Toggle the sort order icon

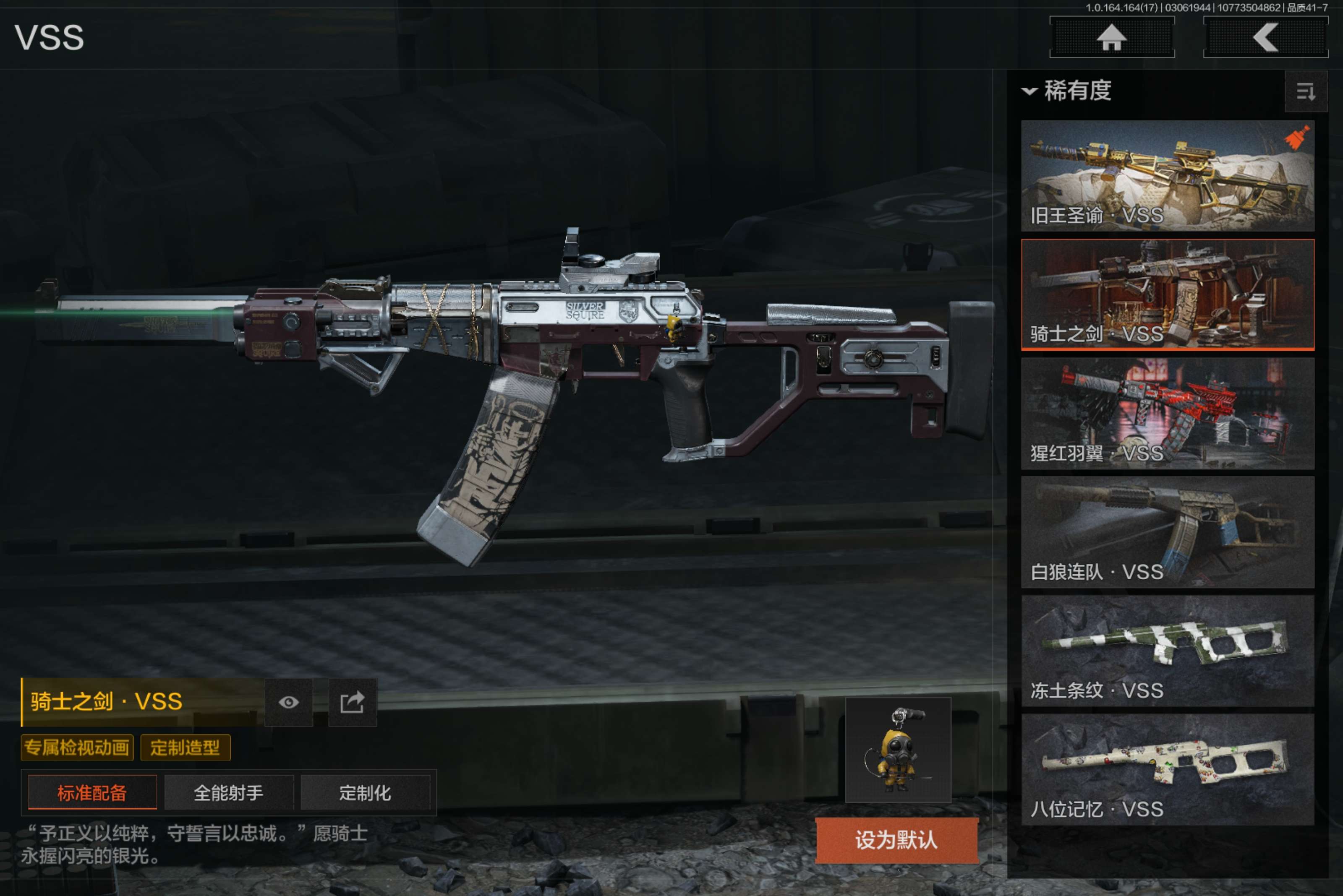tap(1305, 91)
